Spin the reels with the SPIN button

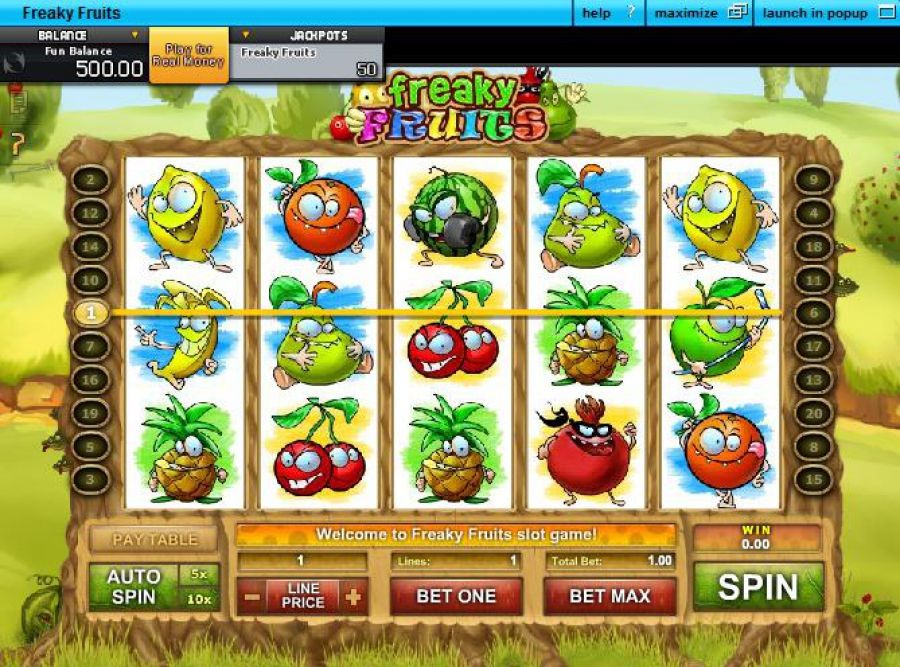coord(758,587)
